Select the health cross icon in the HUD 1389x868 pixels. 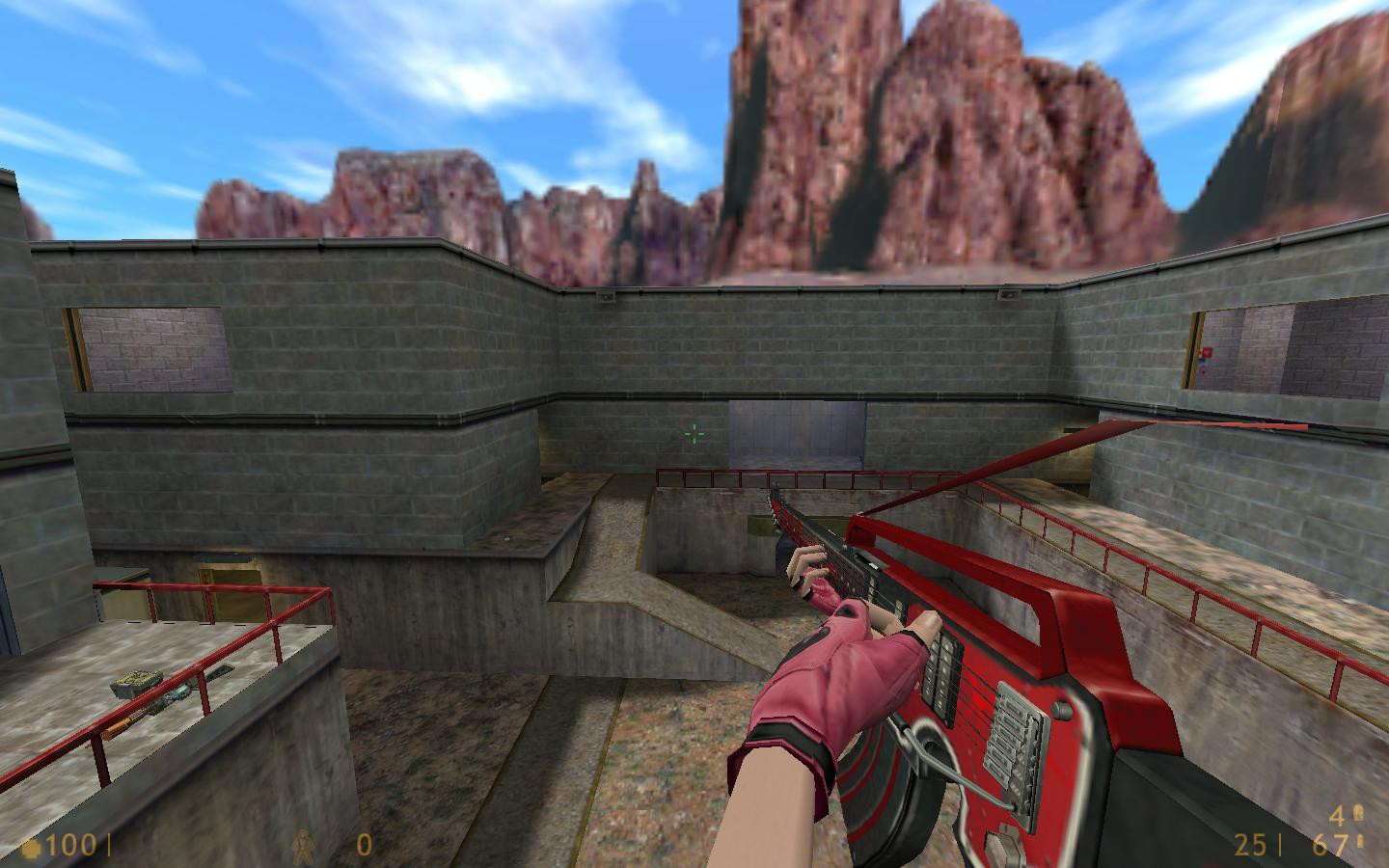tap(32, 847)
